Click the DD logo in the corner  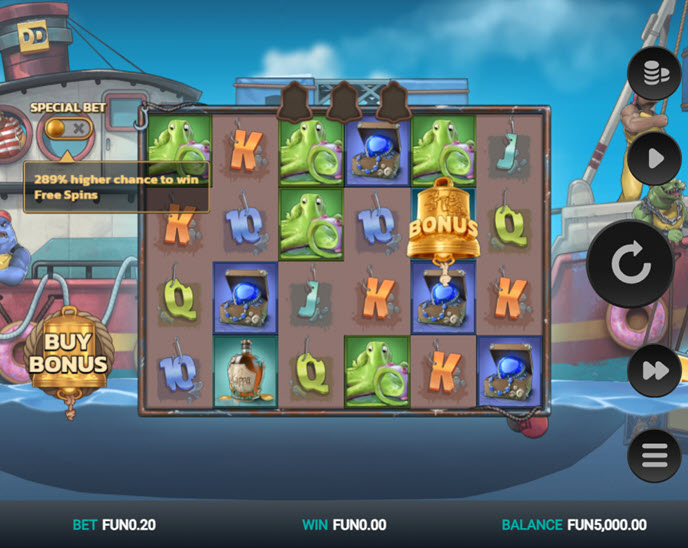point(31,36)
